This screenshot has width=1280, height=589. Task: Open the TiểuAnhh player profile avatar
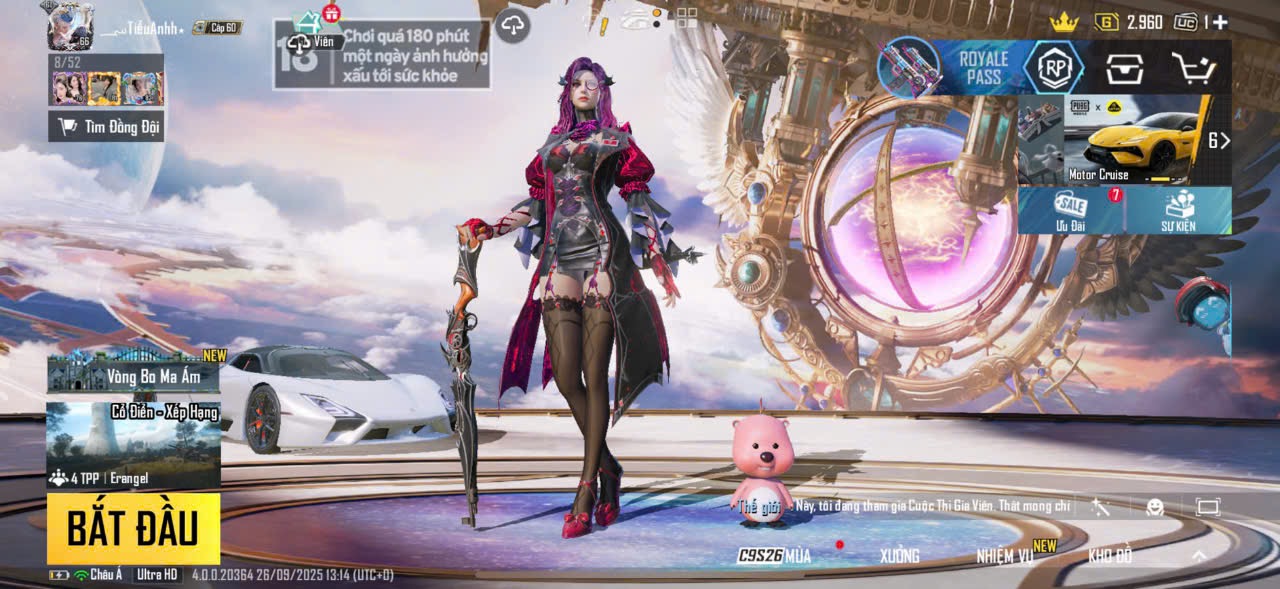[69, 25]
